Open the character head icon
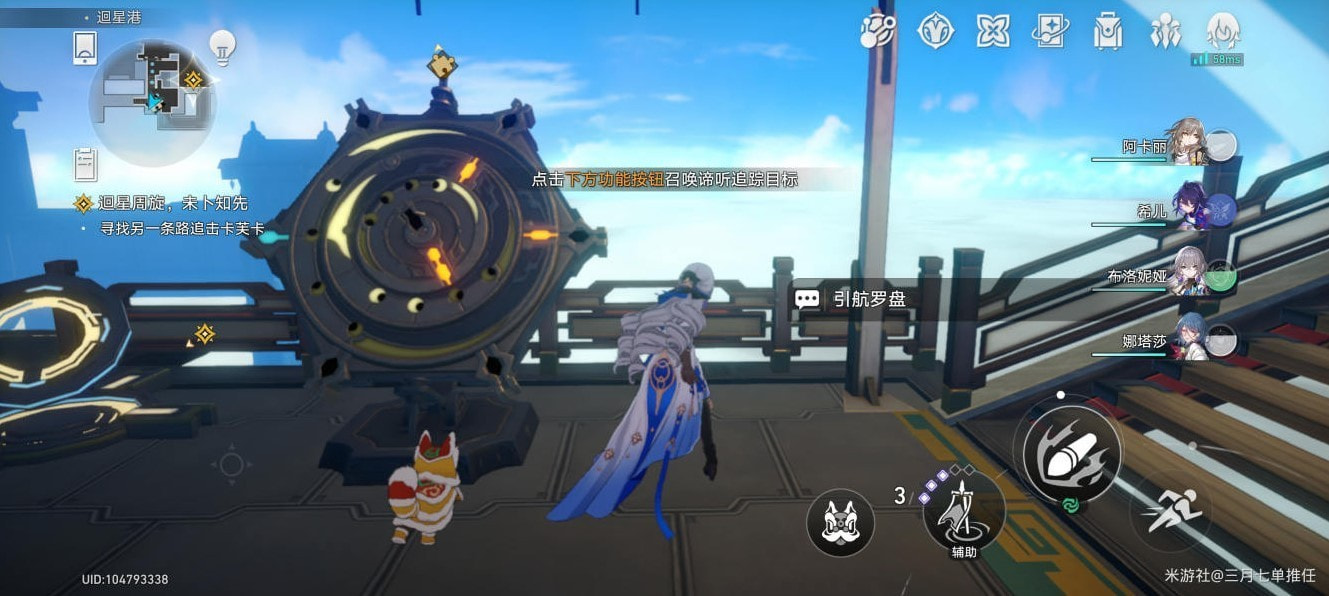Screen dimensions: 1329x596 coord(1223,31)
